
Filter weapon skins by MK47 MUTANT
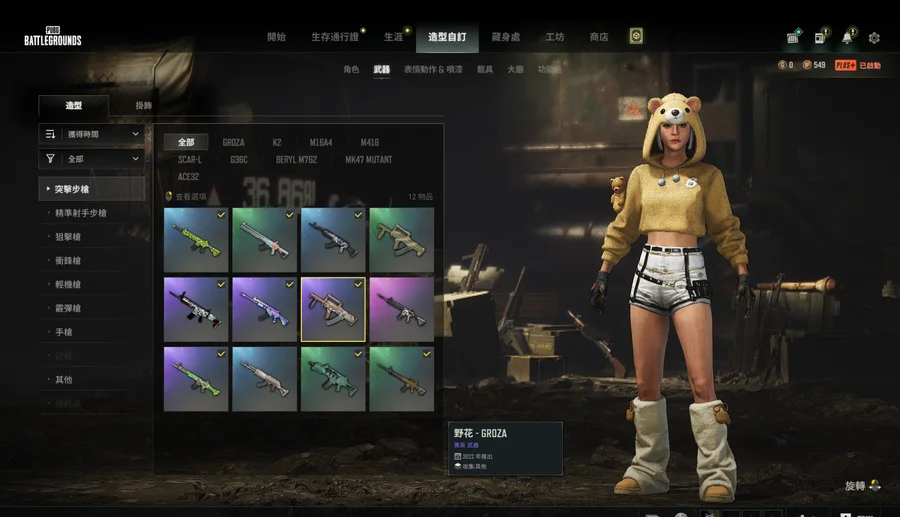(368, 160)
